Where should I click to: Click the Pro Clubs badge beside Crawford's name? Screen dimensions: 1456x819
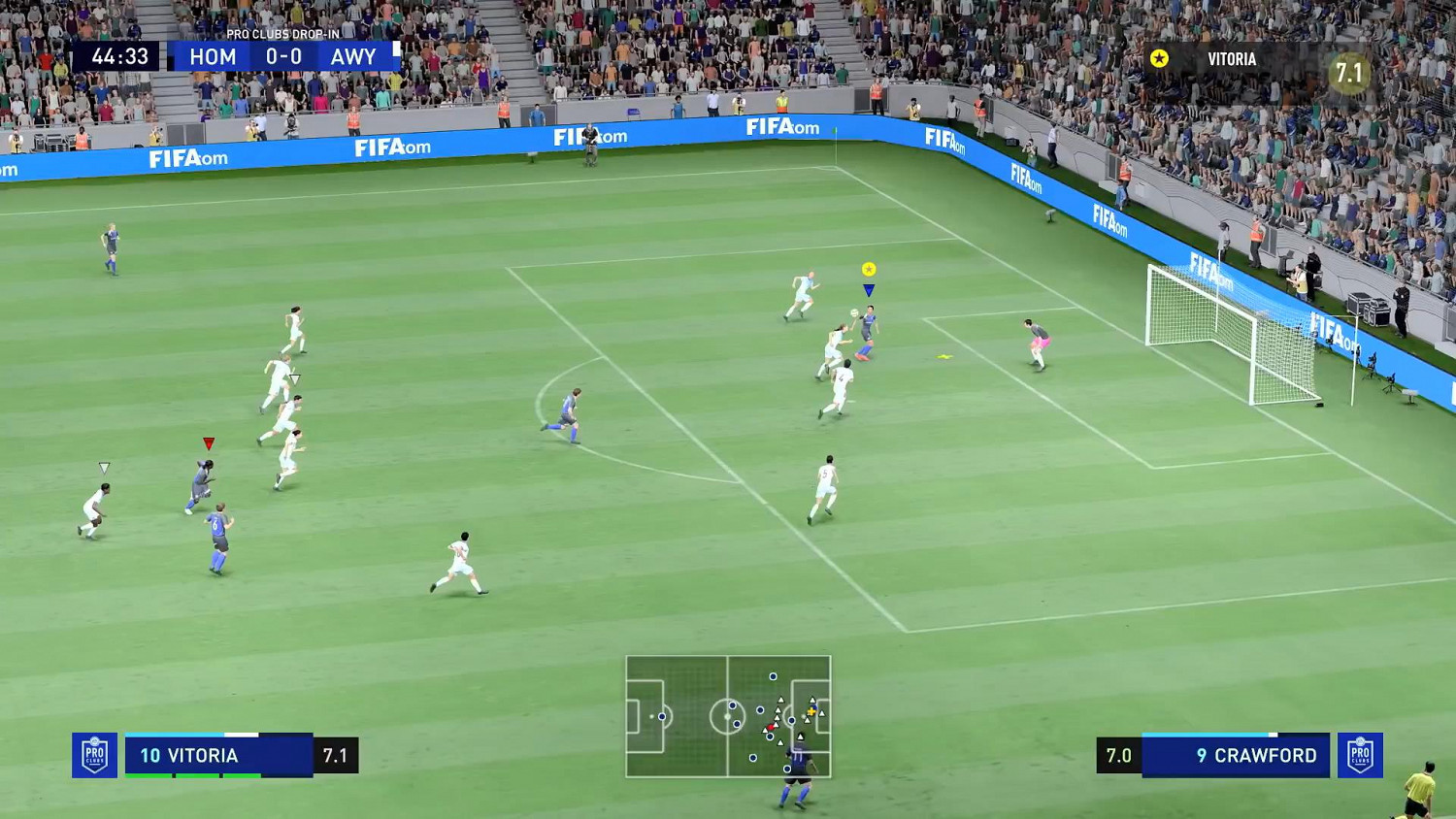pos(1362,755)
